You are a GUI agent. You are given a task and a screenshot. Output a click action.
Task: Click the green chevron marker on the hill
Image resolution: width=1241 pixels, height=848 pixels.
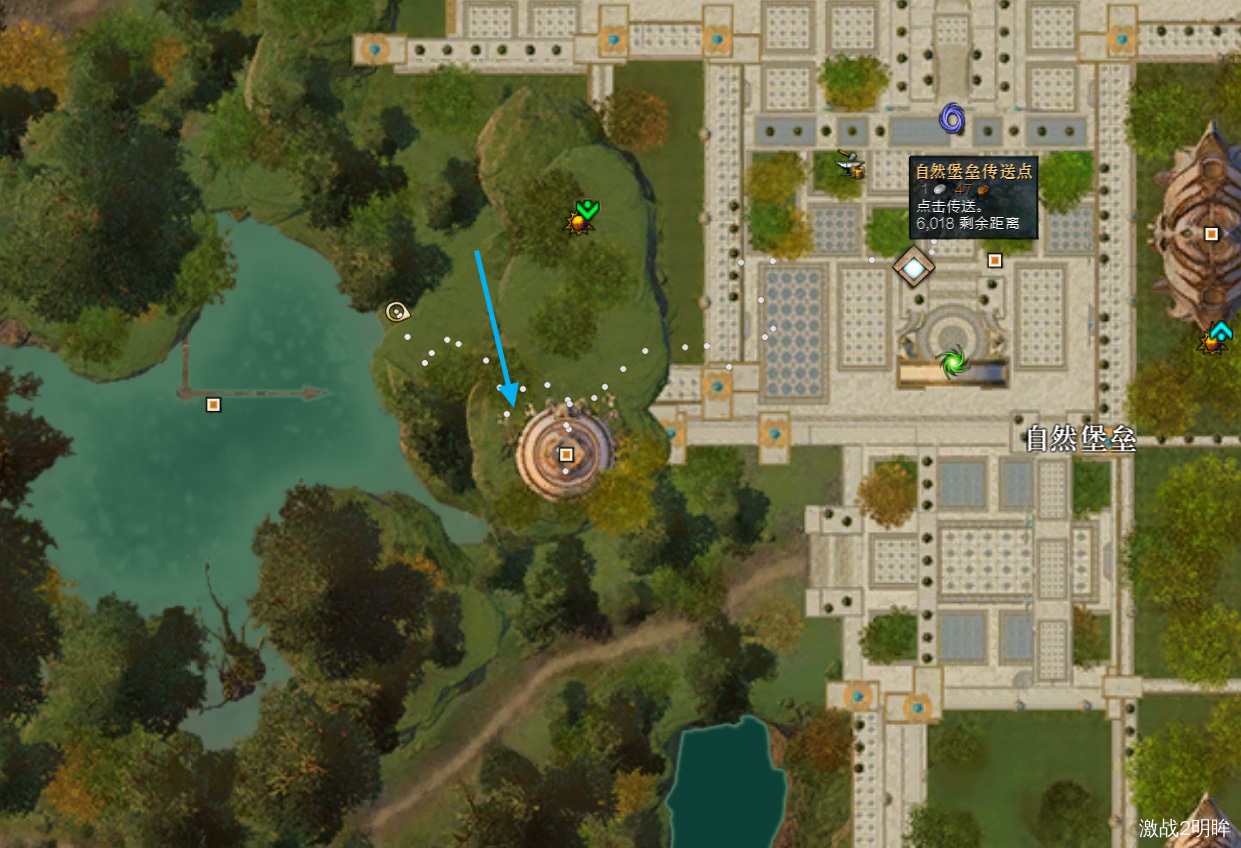587,209
